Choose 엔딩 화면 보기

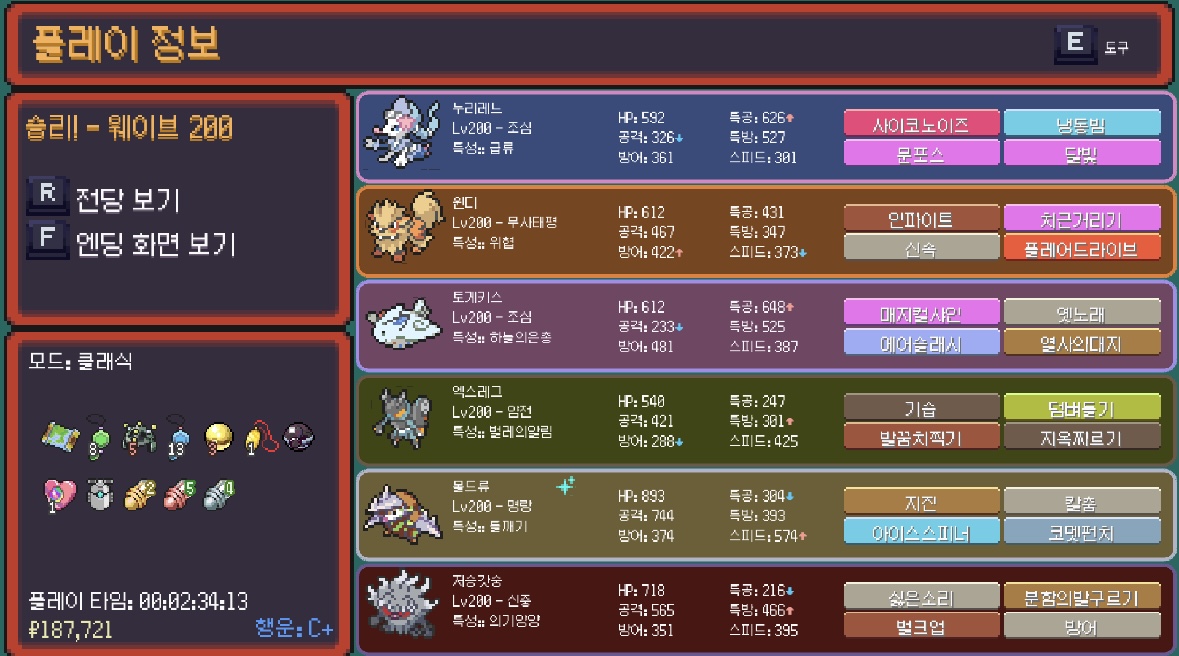coord(154,243)
